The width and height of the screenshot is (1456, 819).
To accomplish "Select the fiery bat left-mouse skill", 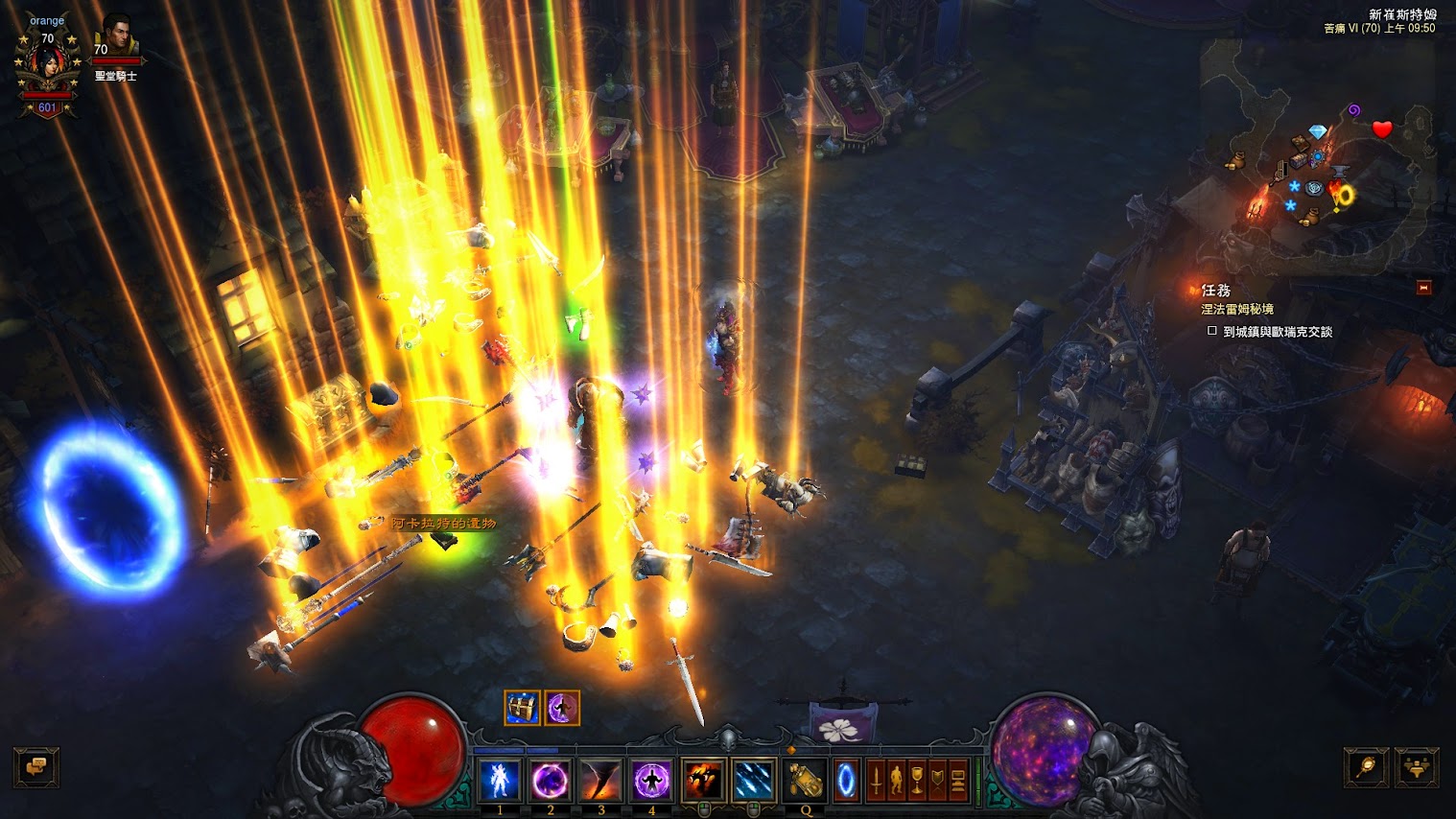I will (x=703, y=780).
